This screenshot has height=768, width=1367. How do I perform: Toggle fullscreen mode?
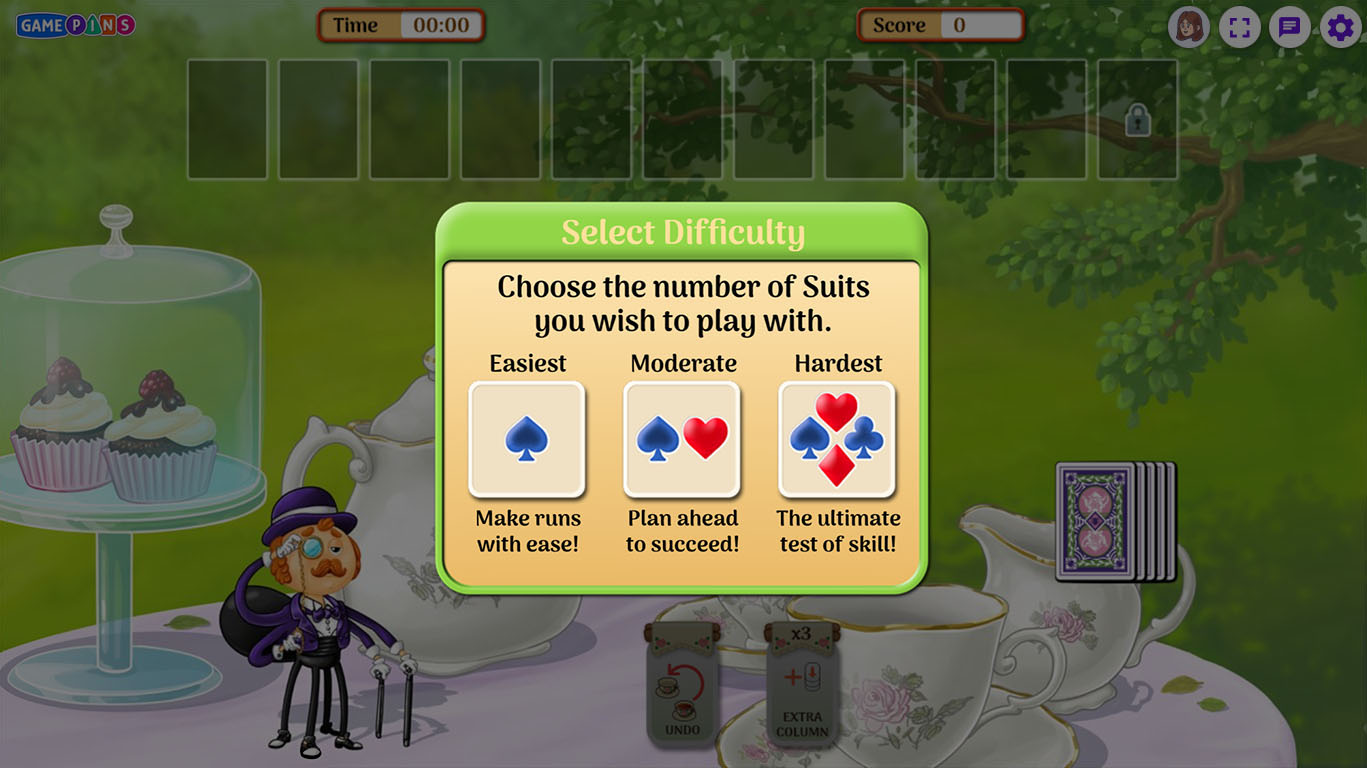coord(1239,27)
